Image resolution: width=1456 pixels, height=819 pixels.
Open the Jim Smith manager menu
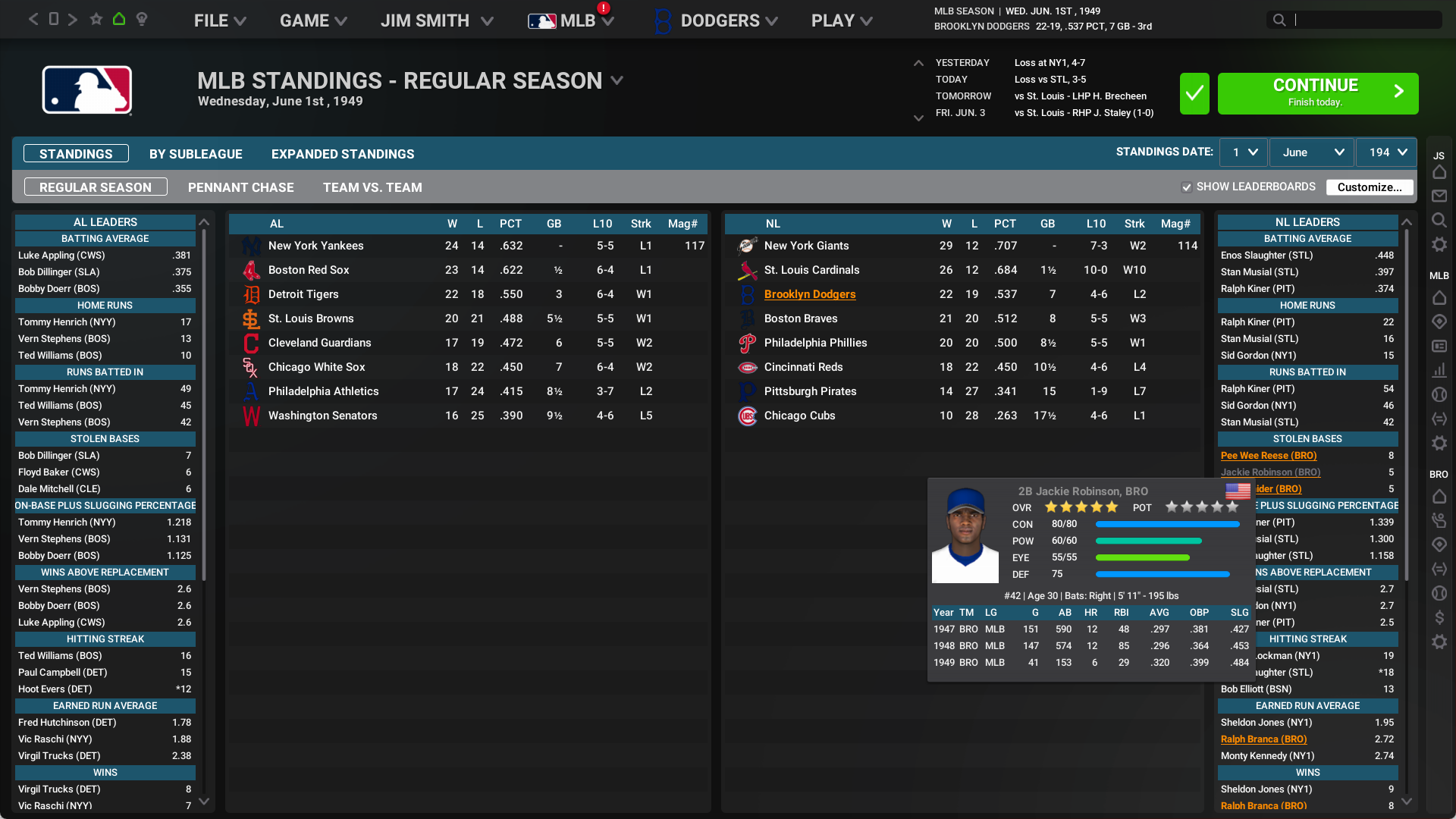436,20
